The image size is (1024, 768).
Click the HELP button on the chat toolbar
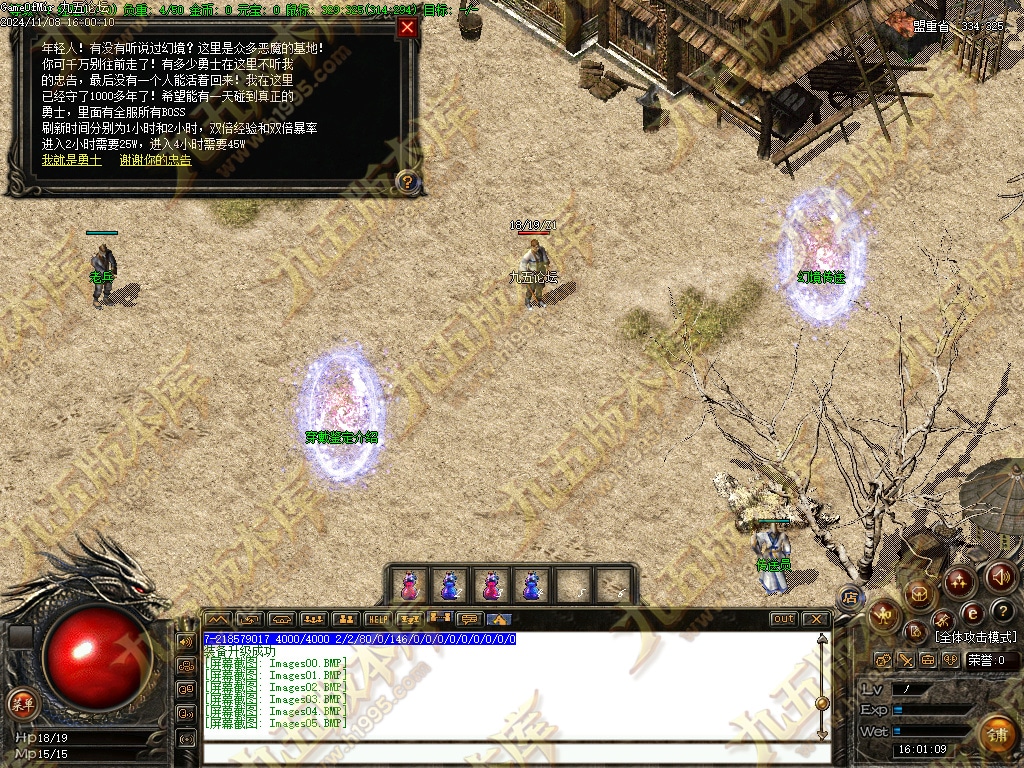(x=377, y=619)
